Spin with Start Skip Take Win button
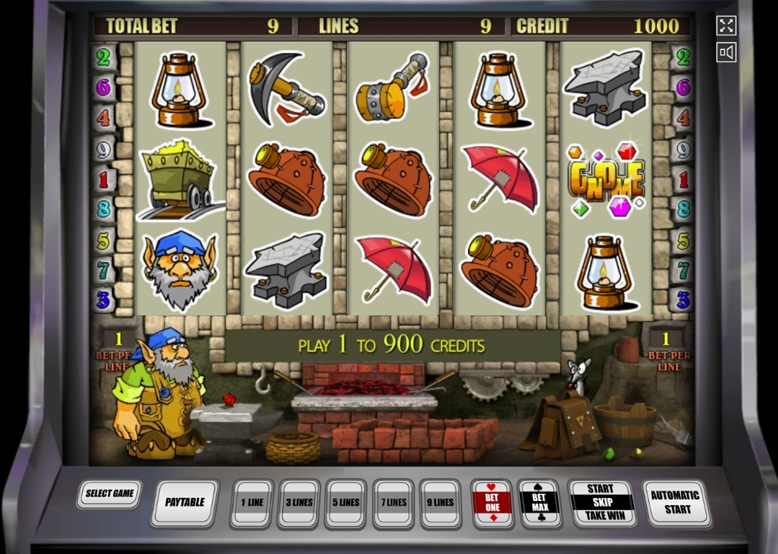This screenshot has height=554, width=778. [601, 502]
